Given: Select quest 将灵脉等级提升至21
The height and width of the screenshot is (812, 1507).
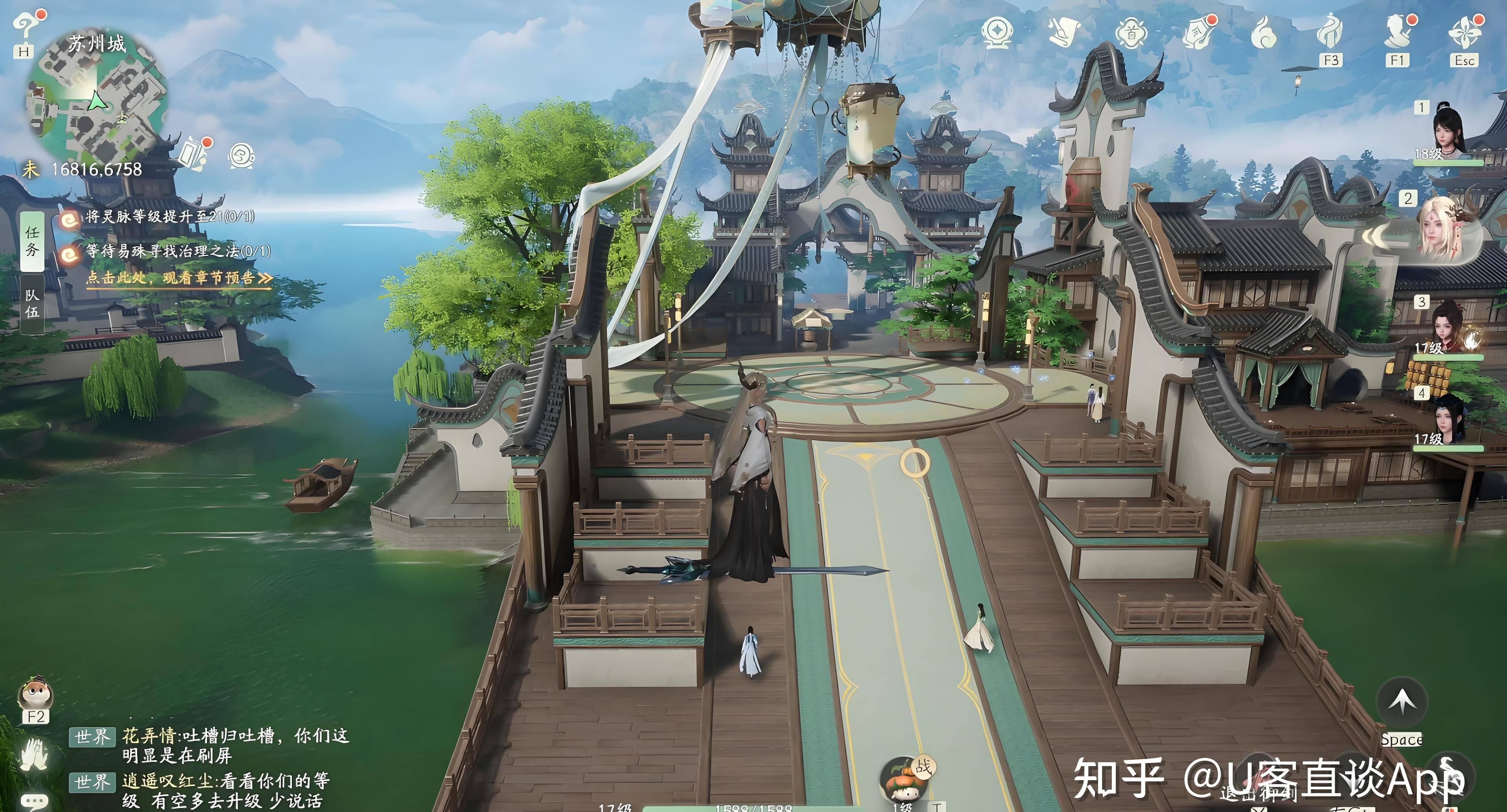Looking at the screenshot, I should pyautogui.click(x=170, y=217).
